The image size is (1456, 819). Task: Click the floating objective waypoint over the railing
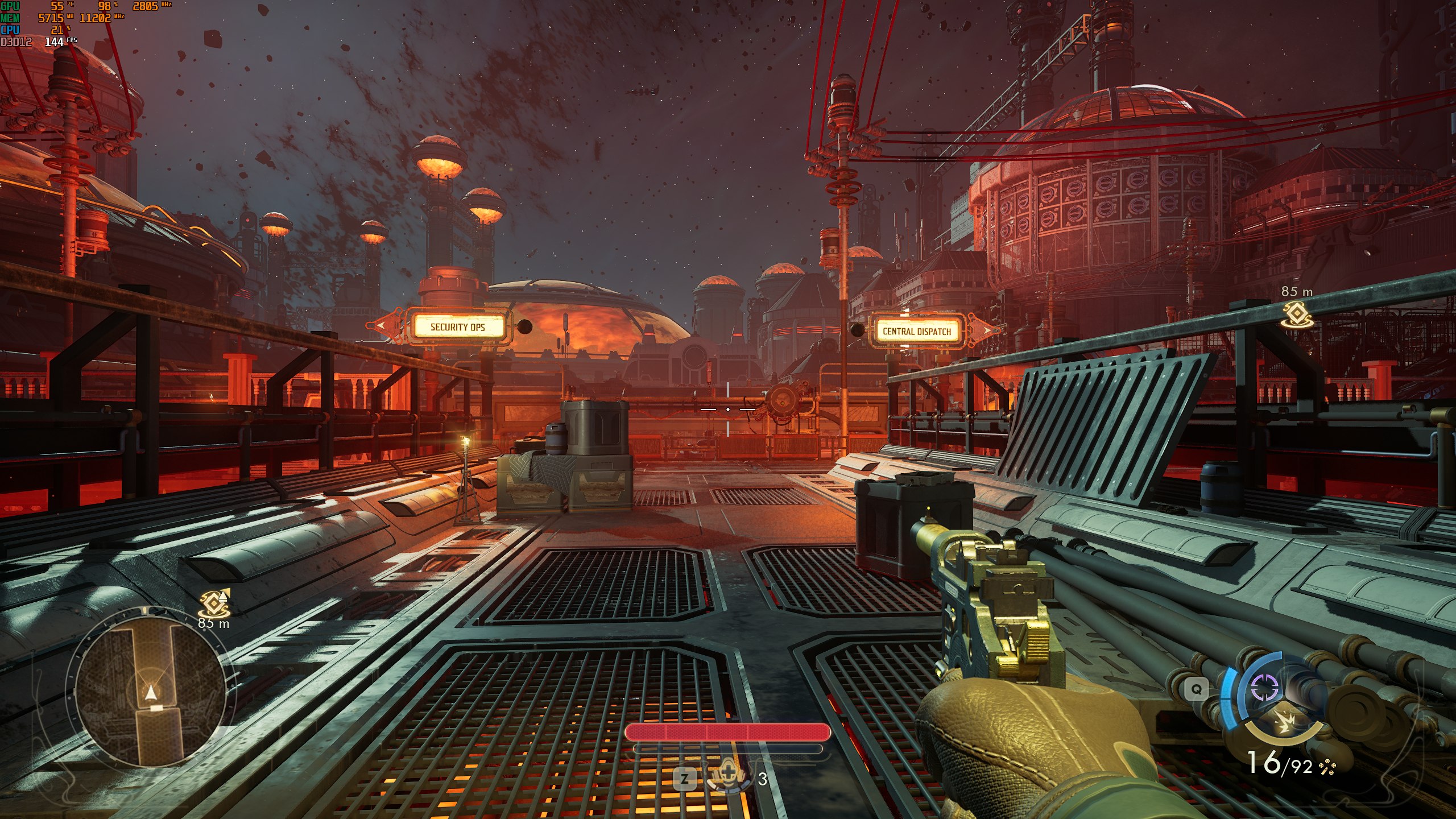1297,315
